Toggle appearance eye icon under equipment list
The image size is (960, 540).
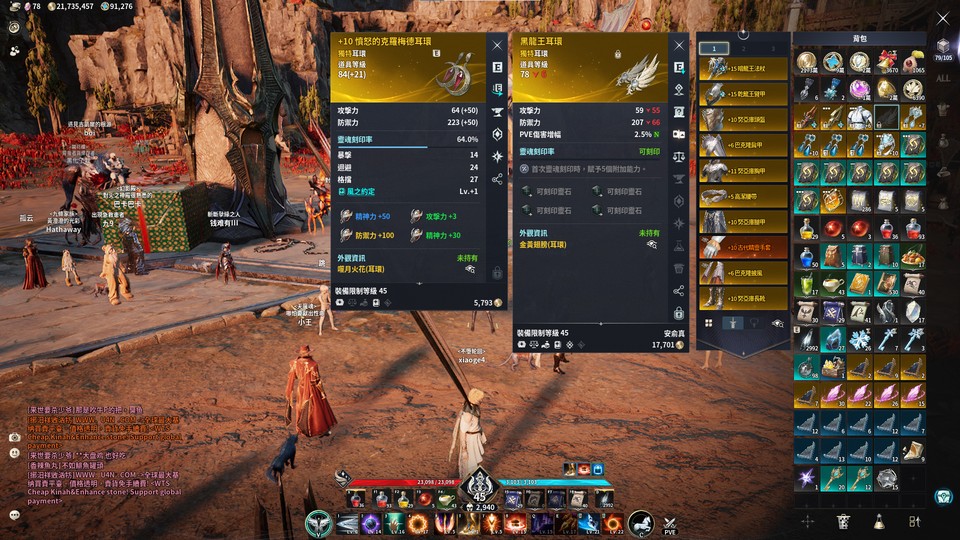777,323
